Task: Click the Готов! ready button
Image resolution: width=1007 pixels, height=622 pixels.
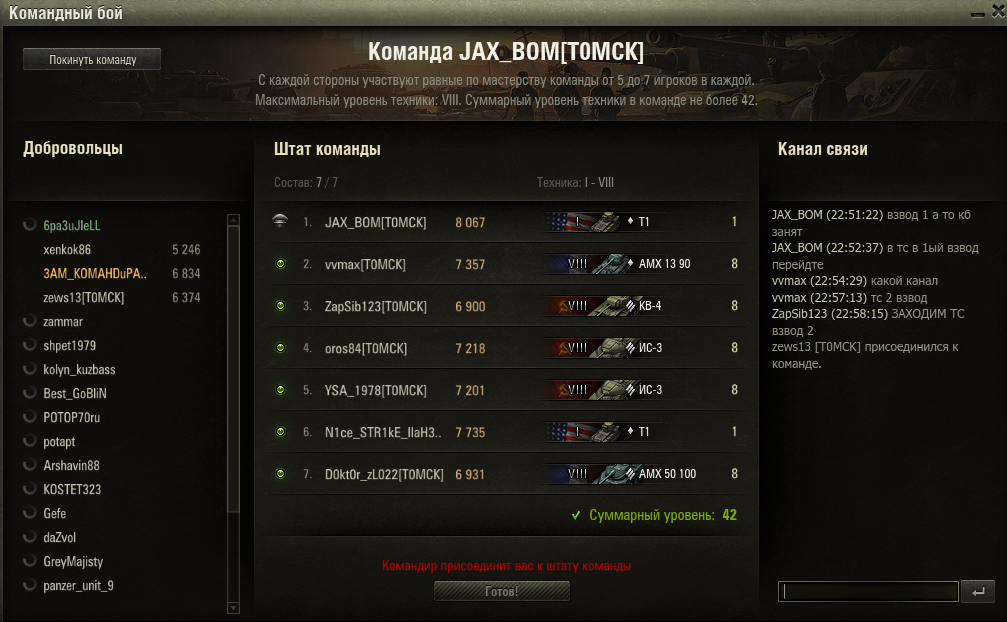Action: 501,591
